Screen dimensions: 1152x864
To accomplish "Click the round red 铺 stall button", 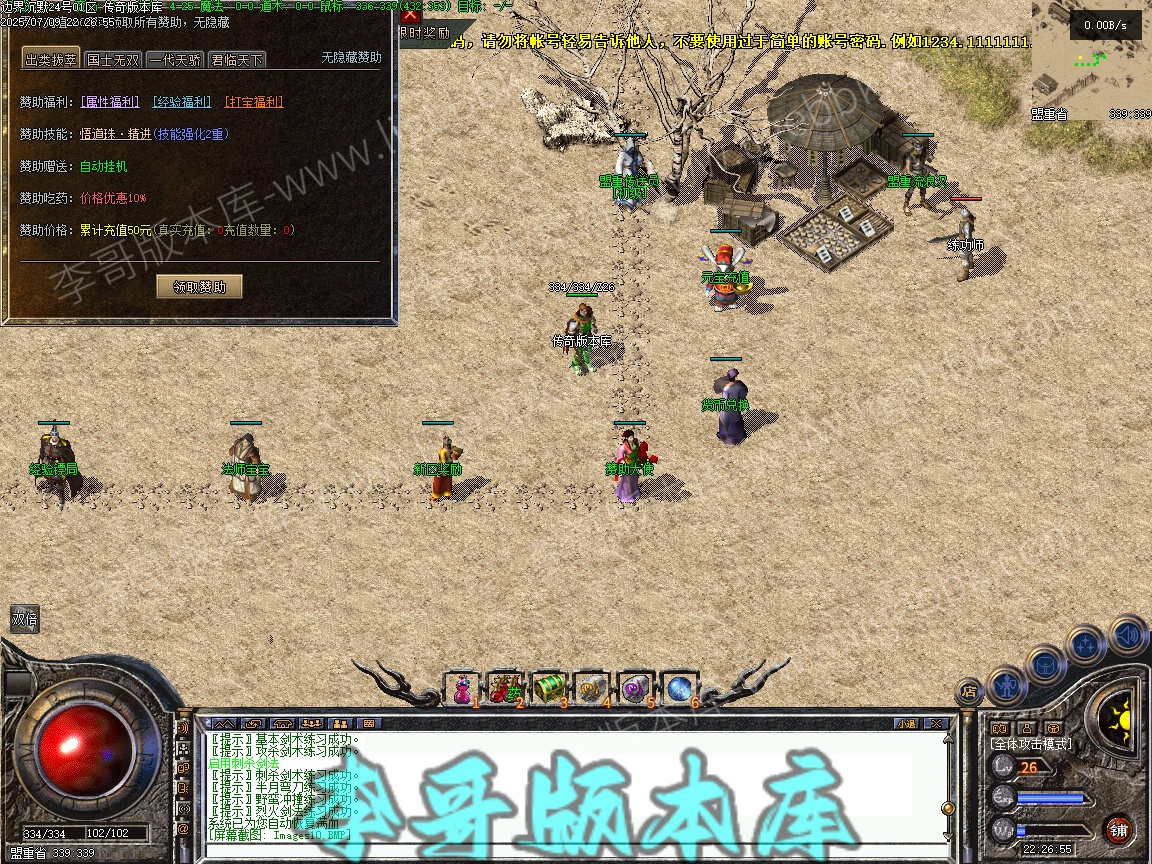I will (x=1119, y=829).
